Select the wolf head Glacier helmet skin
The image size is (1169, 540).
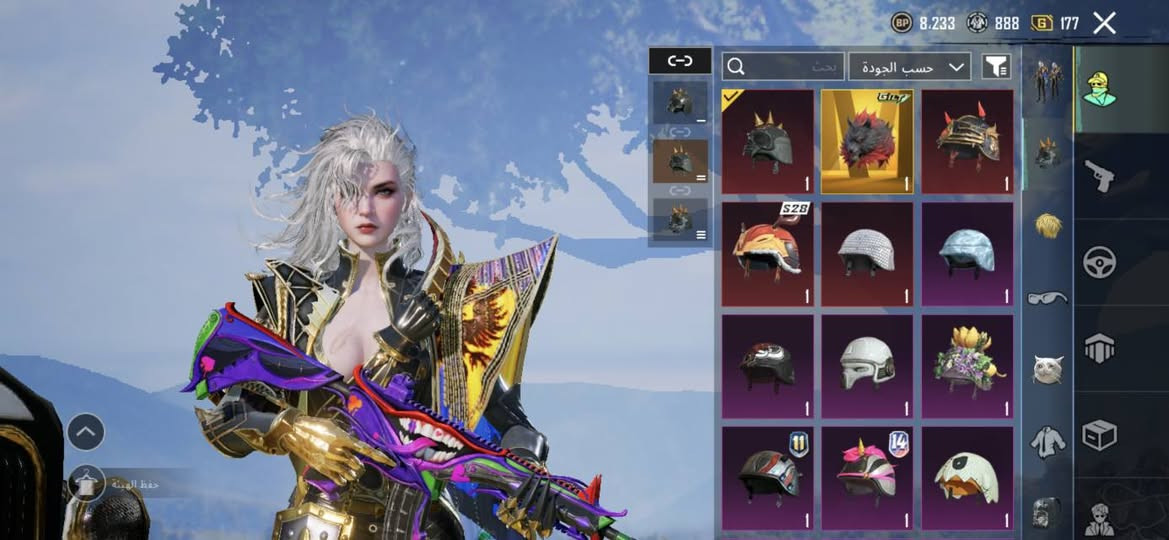[x=867, y=141]
